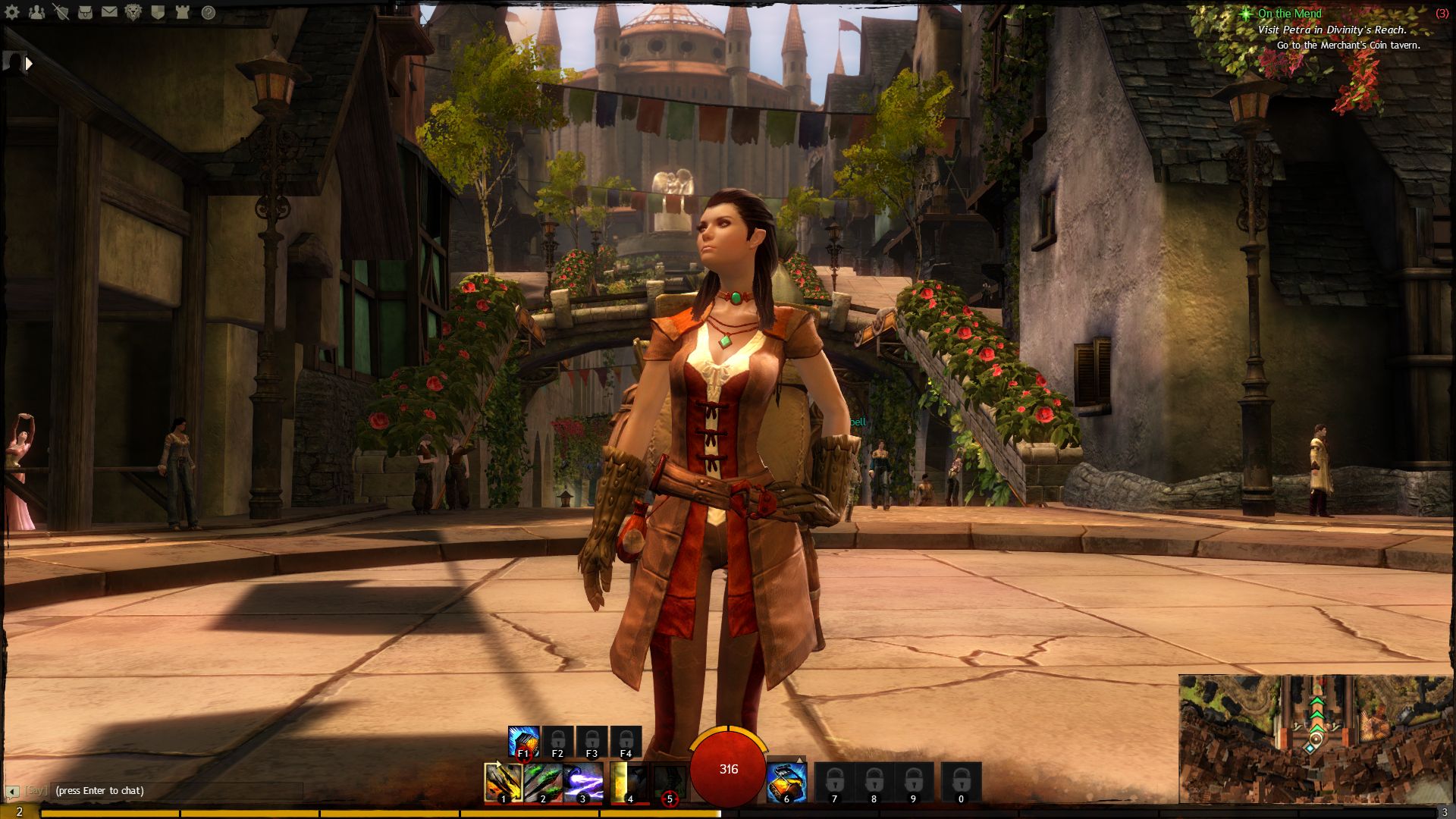Open the guild shield icon
Screen dimensions: 1456x819
click(158, 12)
